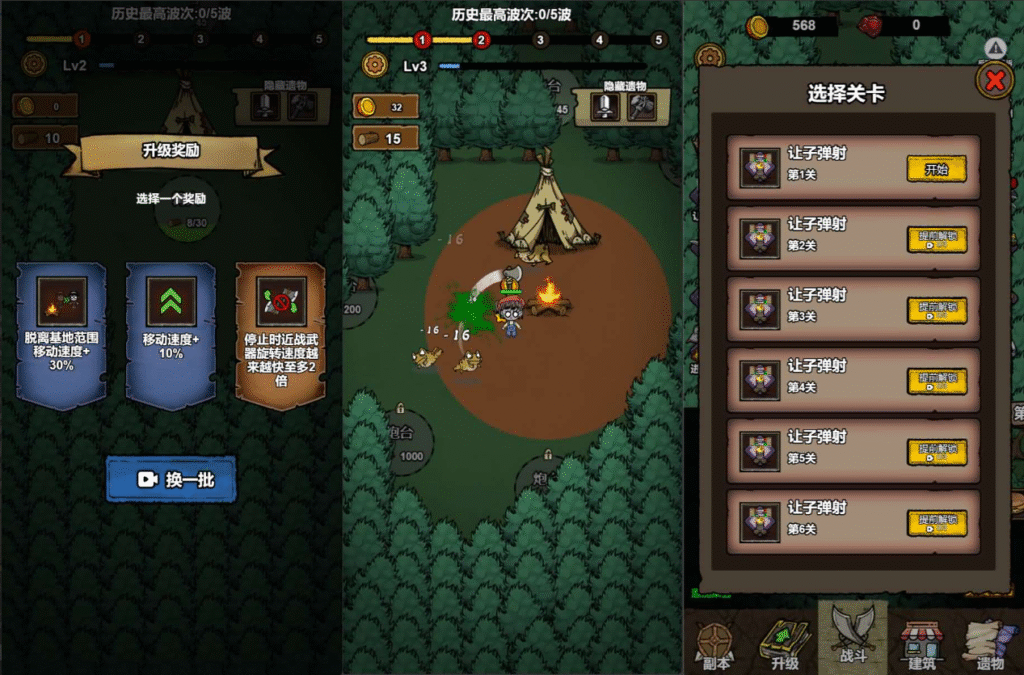Close the 选择关卡 level select panel
The height and width of the screenshot is (675, 1024).
[x=993, y=81]
